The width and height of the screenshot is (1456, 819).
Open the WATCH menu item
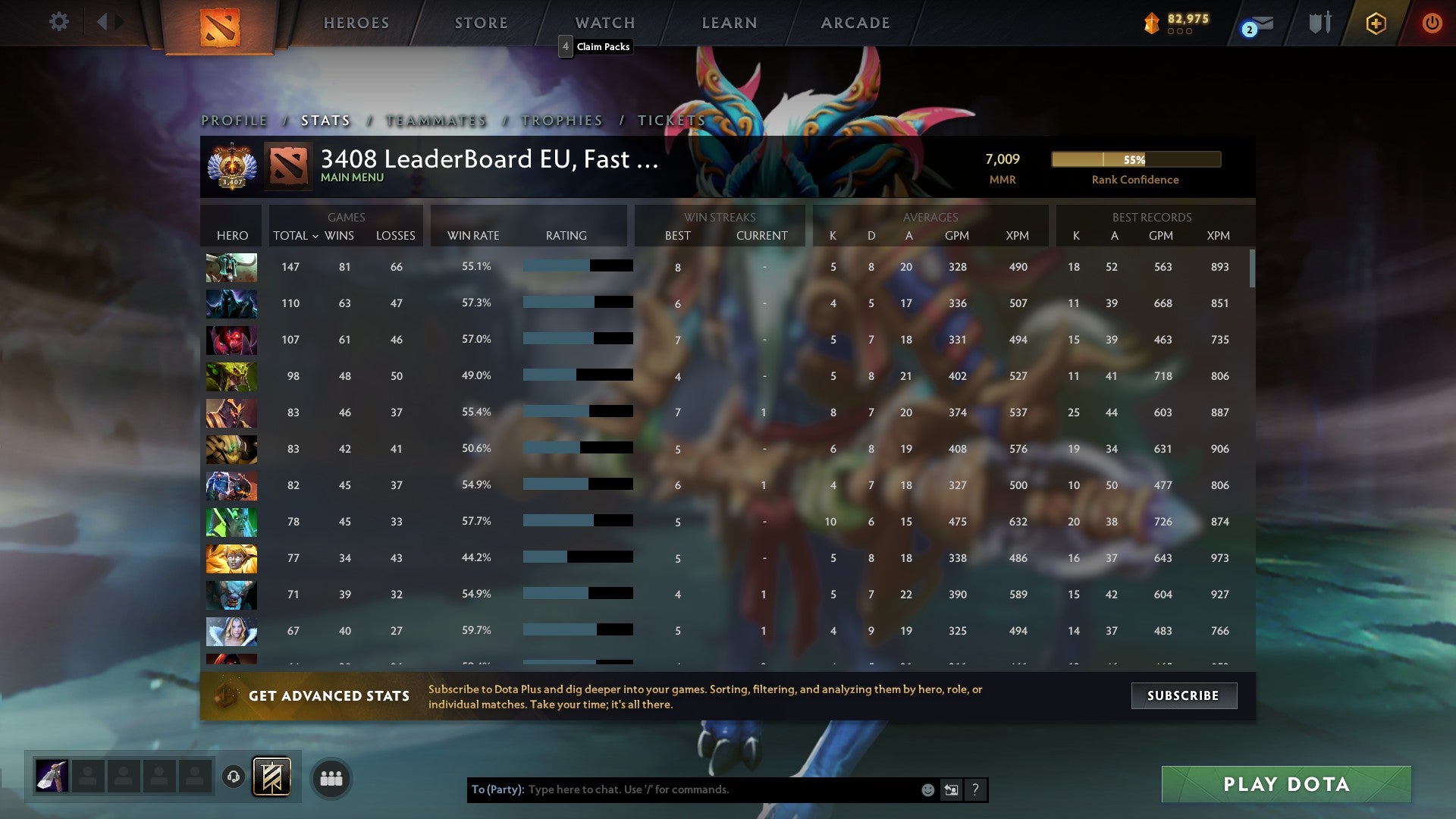(604, 23)
